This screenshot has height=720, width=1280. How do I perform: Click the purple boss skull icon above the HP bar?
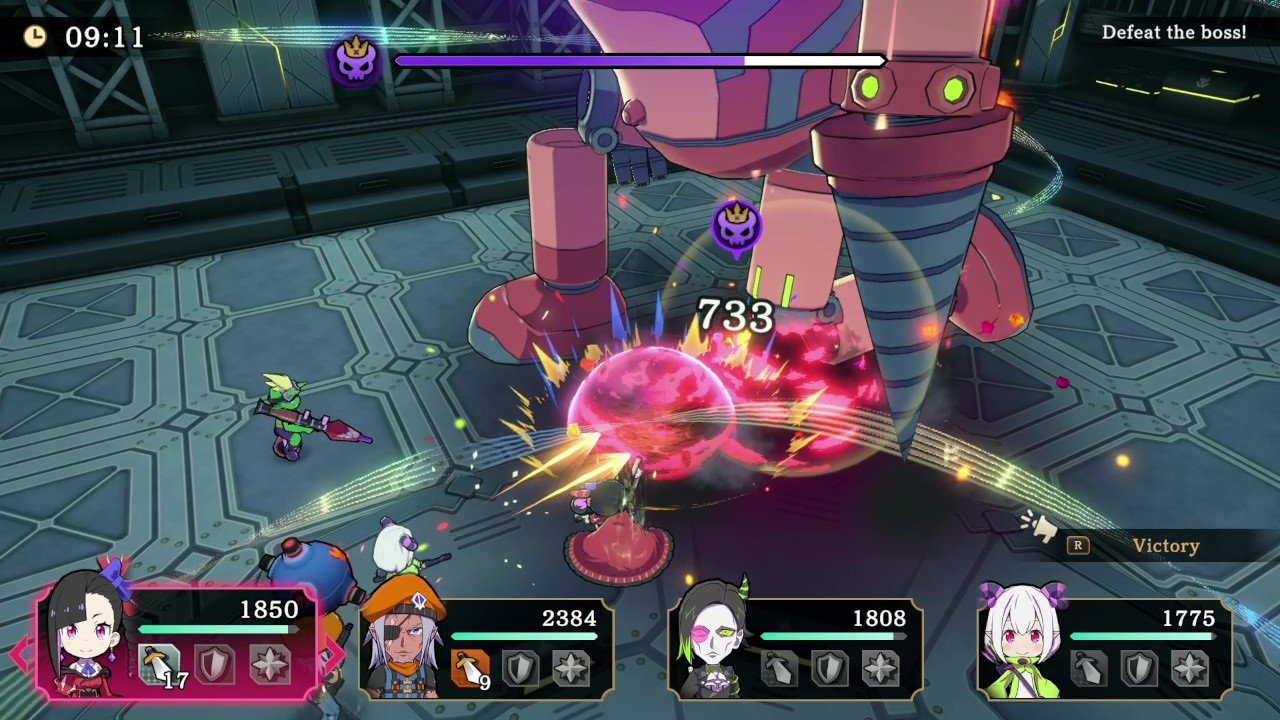[357, 59]
